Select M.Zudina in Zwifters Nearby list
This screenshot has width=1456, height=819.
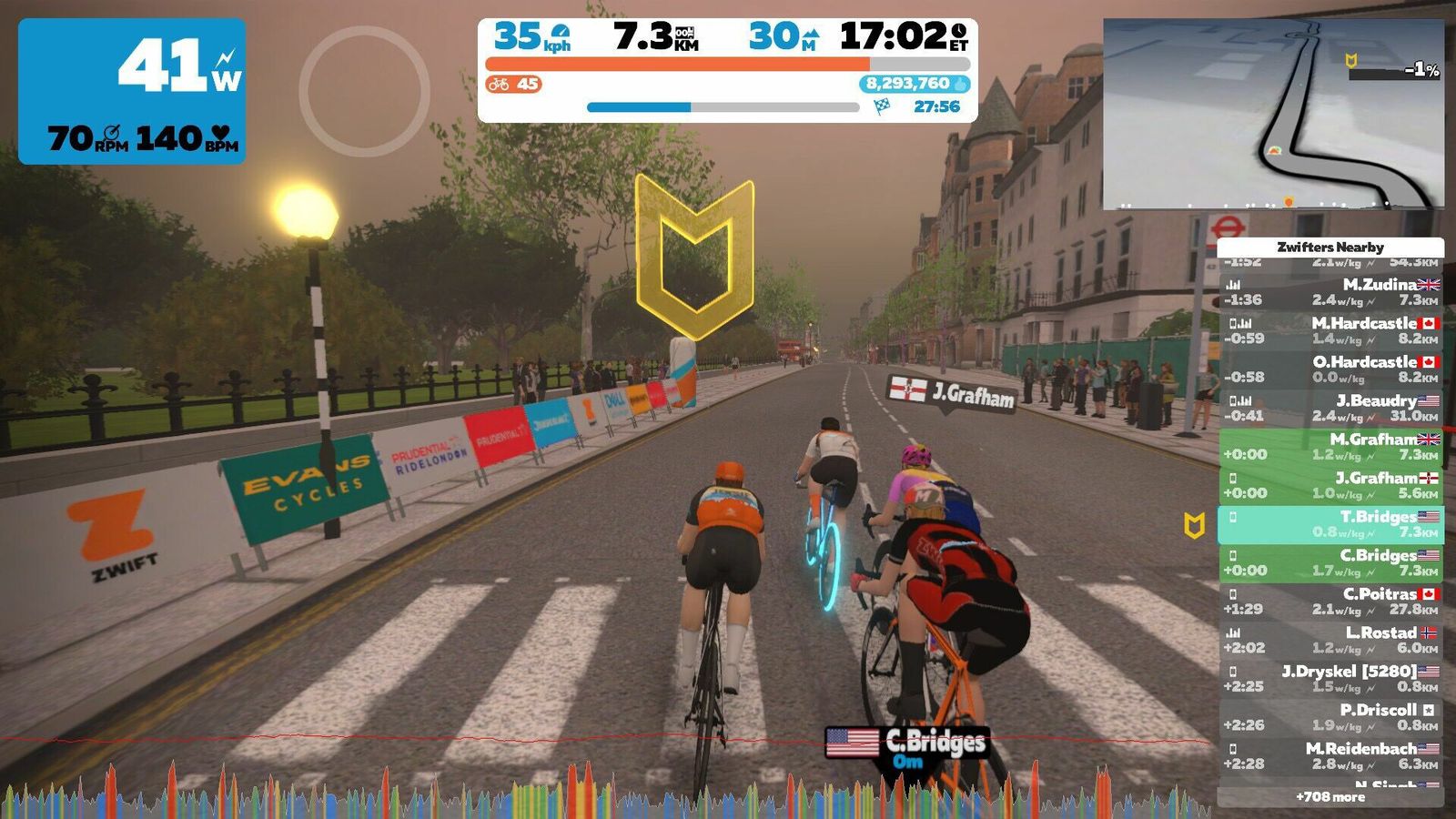click(x=1330, y=292)
